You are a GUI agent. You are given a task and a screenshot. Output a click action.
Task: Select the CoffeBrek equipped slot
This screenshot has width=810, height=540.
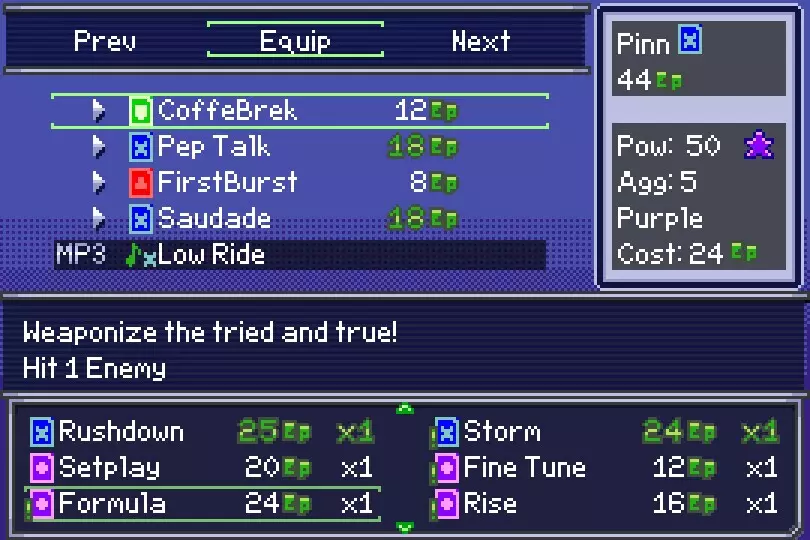pyautogui.click(x=299, y=110)
